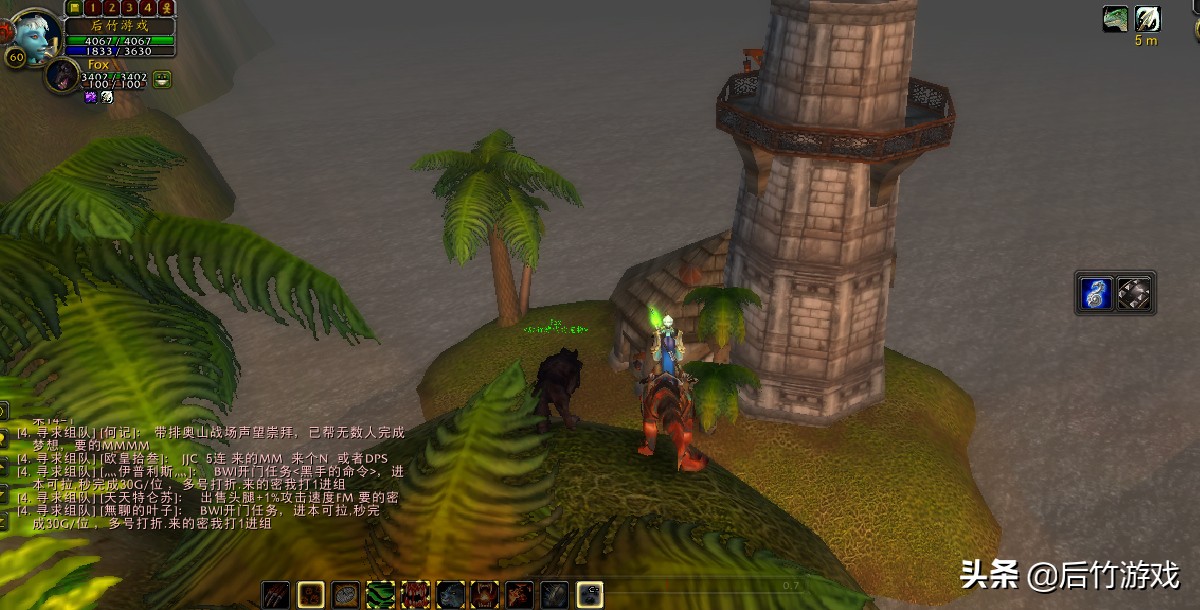Activate the red fanged bite ability

click(415, 595)
